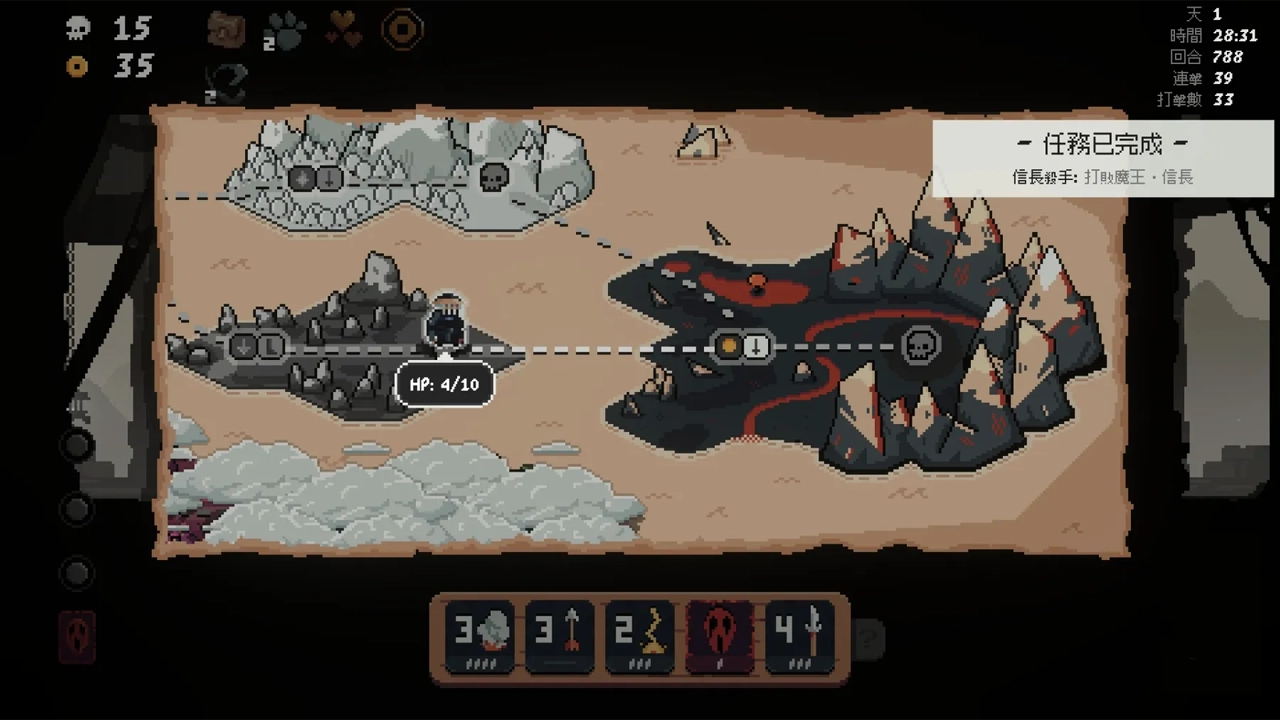Inspect the brown scroll skill icon
Screen dimensions: 1280x720
click(226, 30)
